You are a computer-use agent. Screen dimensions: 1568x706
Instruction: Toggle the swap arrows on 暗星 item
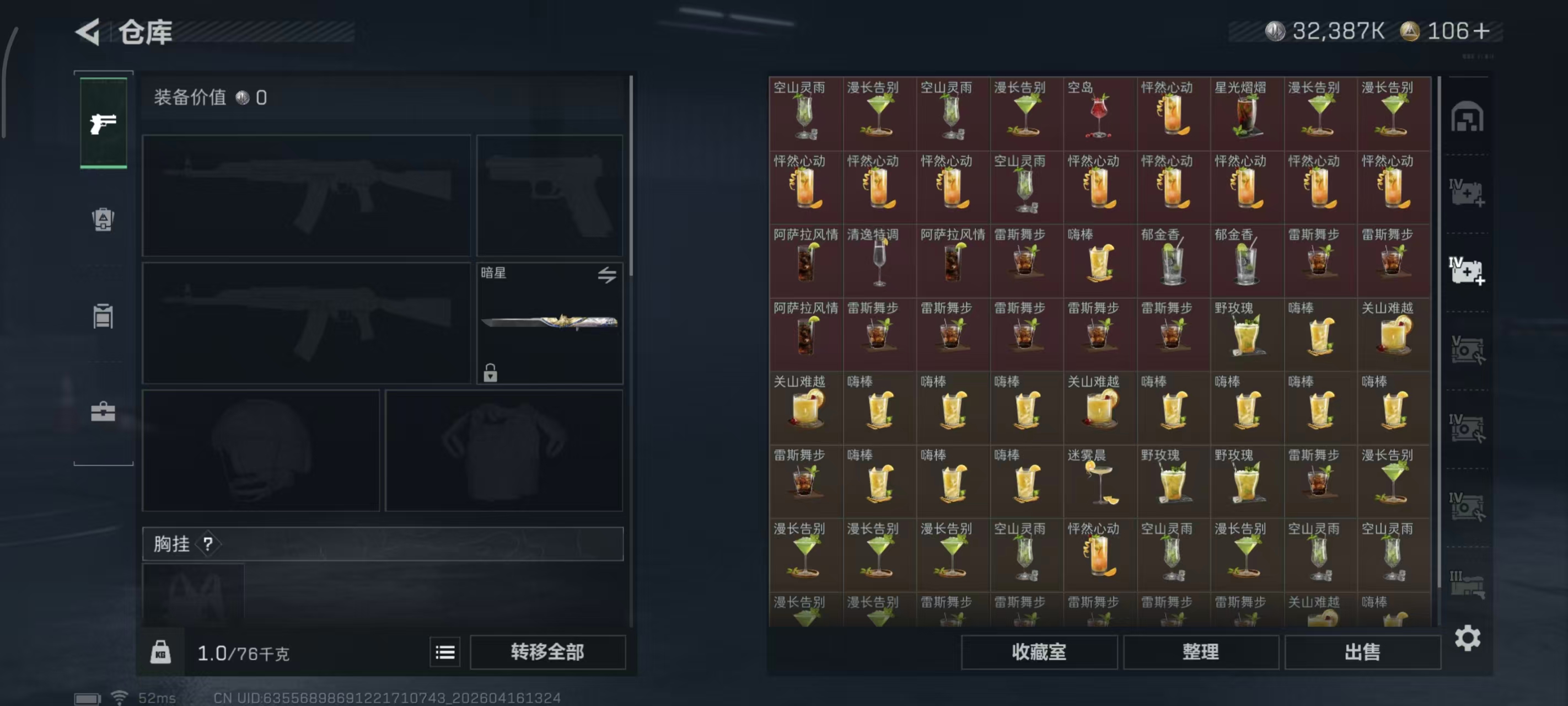click(606, 275)
